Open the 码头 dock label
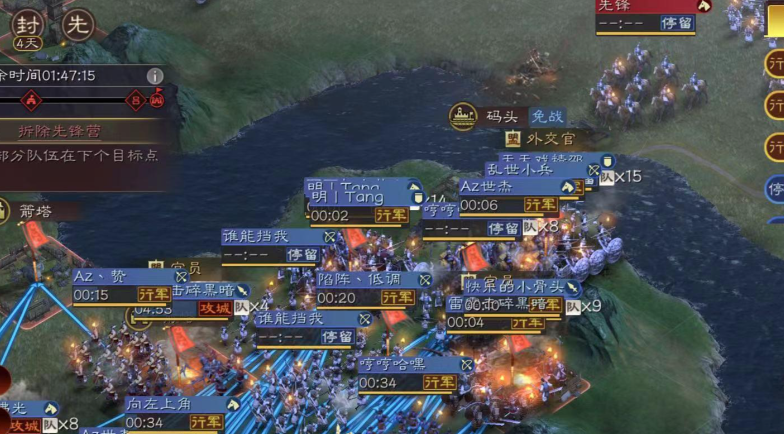The image size is (784, 434). pyautogui.click(x=494, y=117)
